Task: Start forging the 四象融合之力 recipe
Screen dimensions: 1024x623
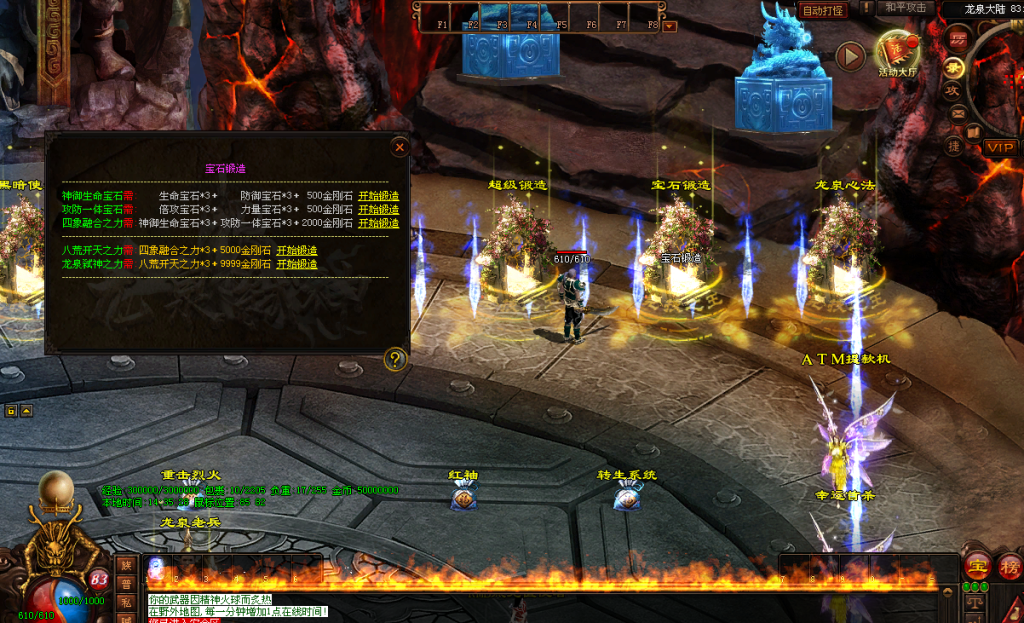Action: (x=378, y=223)
